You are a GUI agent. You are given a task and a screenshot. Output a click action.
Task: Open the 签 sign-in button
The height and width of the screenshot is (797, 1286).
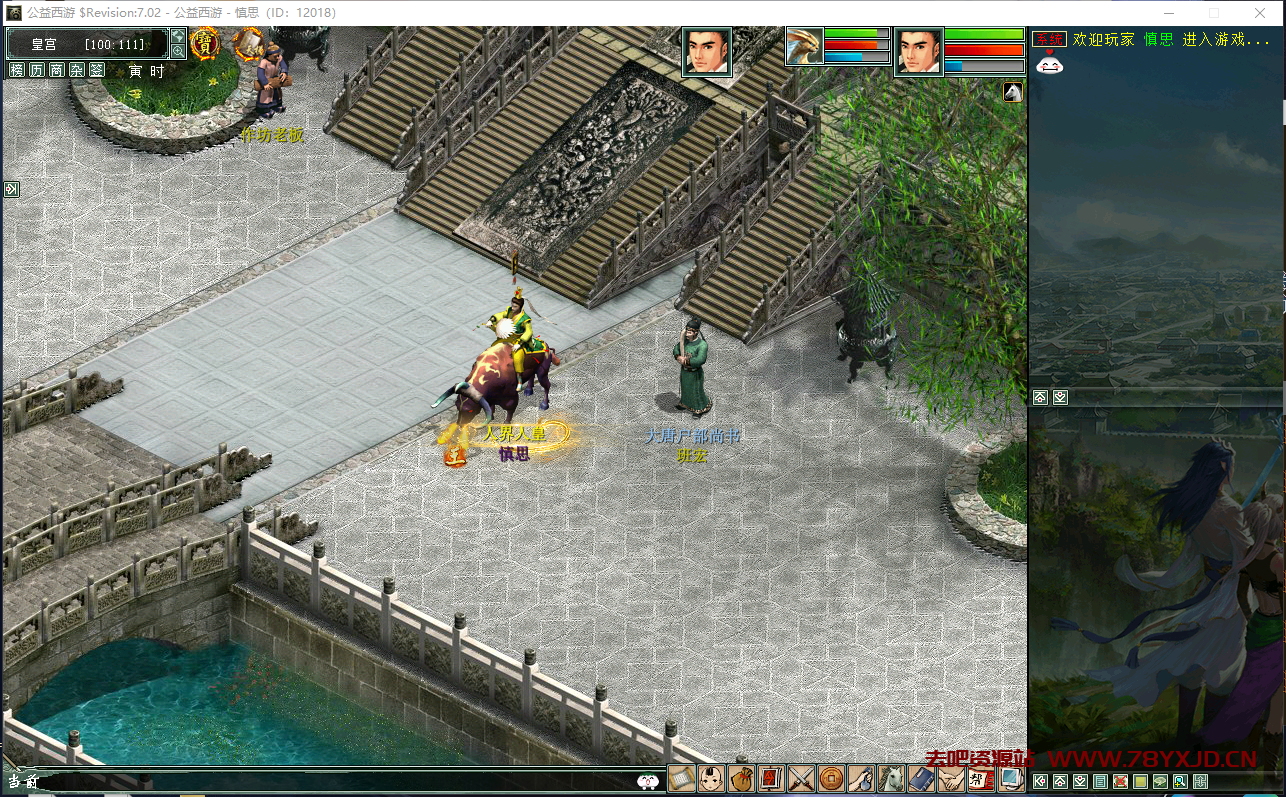[x=96, y=70]
